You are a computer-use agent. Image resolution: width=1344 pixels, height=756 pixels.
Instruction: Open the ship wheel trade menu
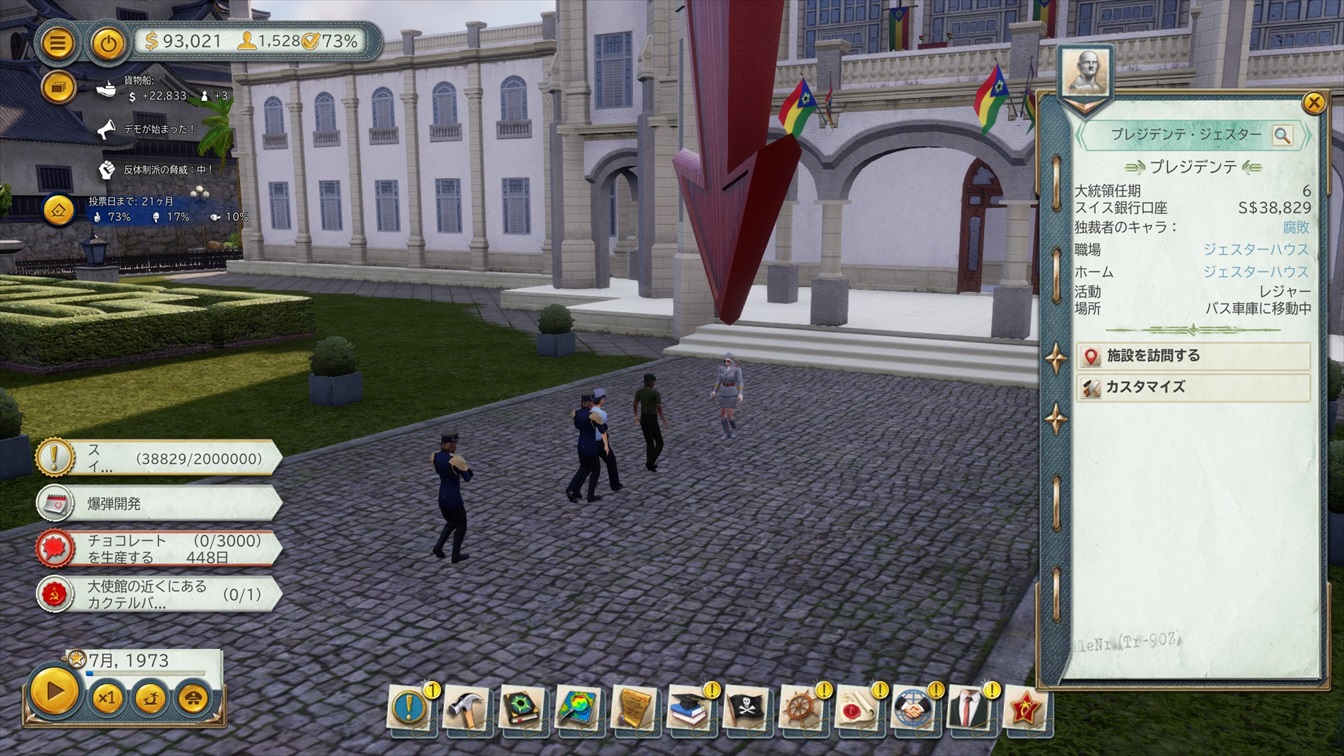pos(801,708)
